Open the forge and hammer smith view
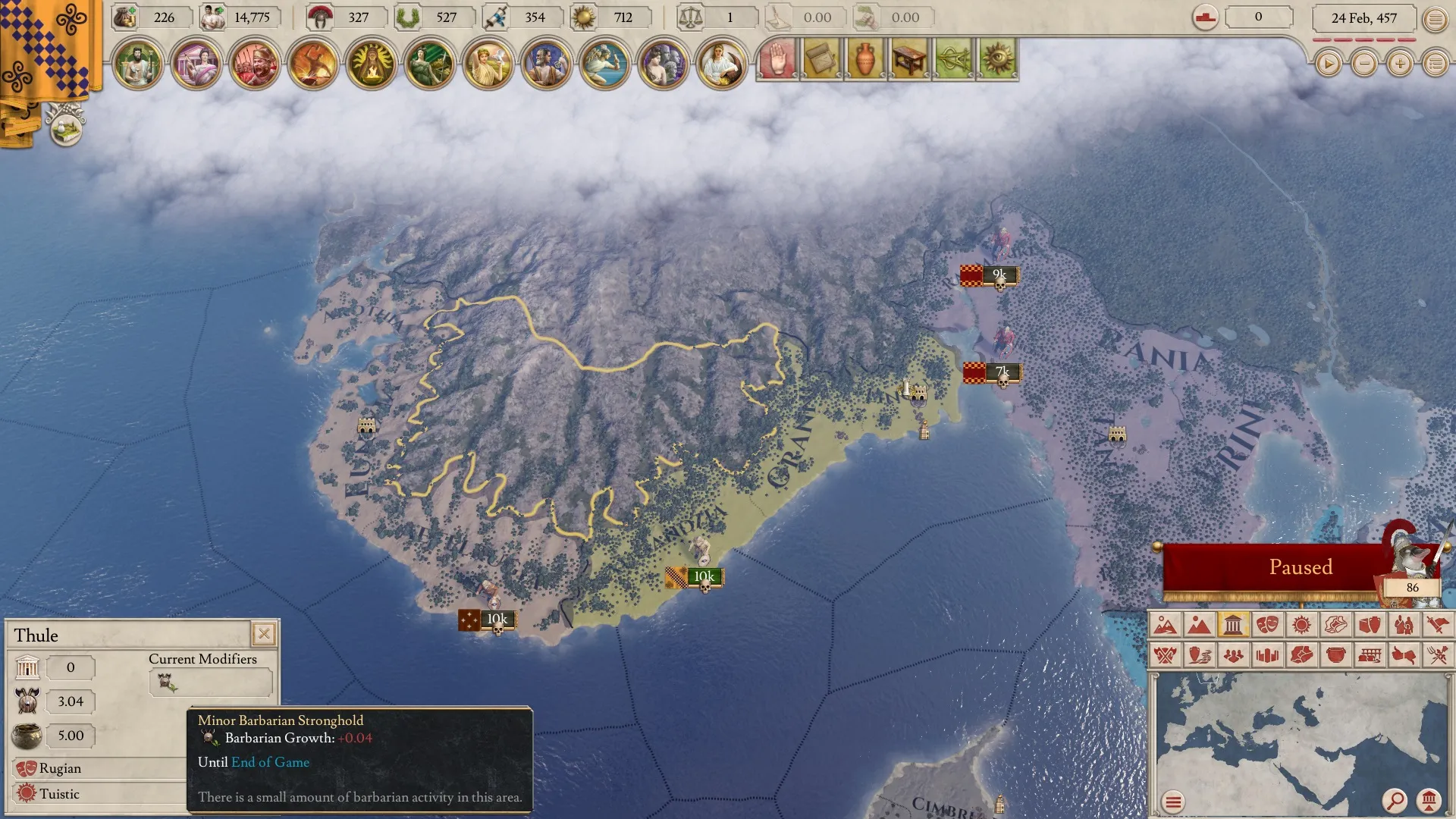This screenshot has width=1456, height=819. [313, 64]
